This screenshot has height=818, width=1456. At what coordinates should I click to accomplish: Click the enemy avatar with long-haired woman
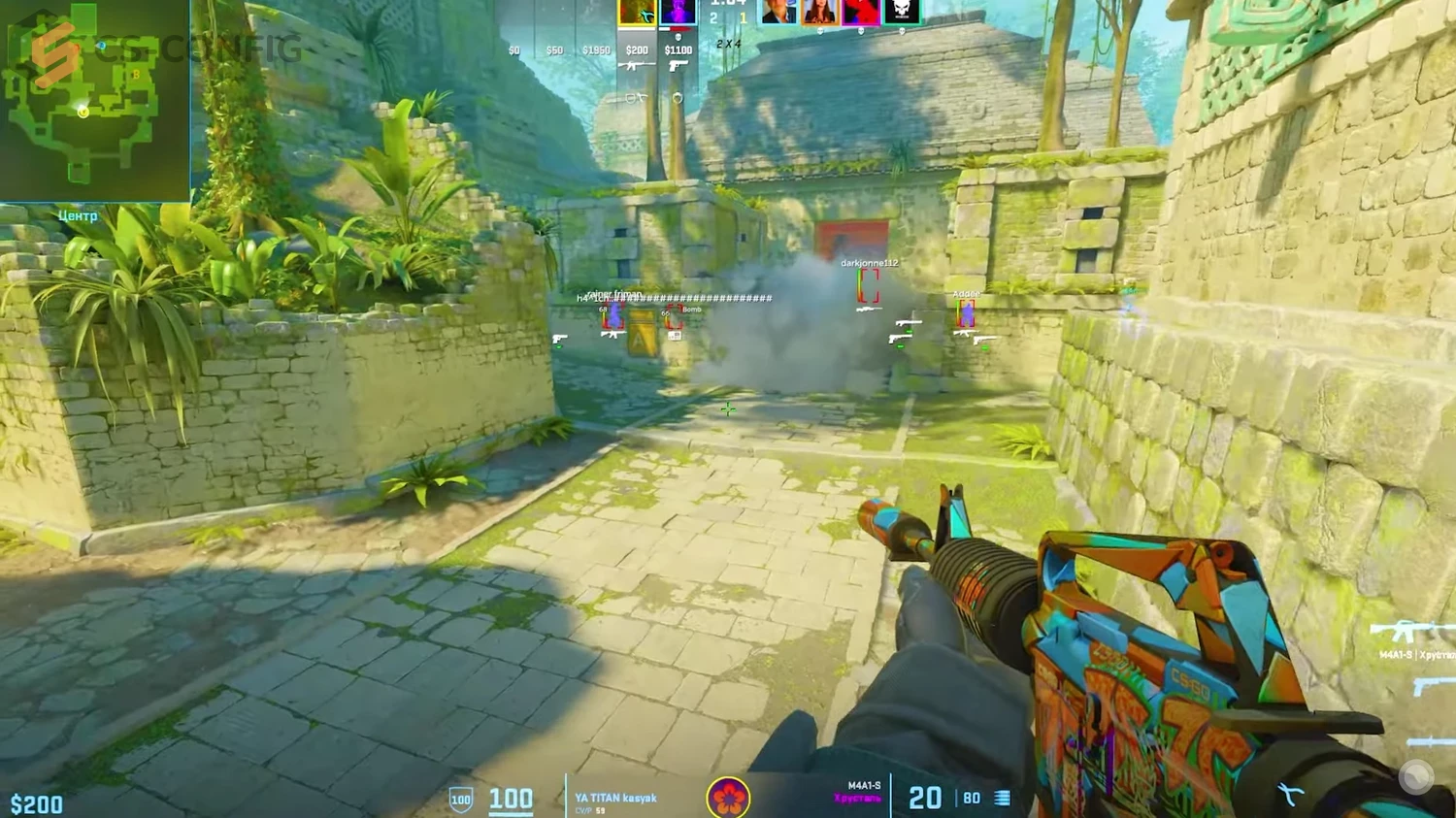[x=819, y=12]
